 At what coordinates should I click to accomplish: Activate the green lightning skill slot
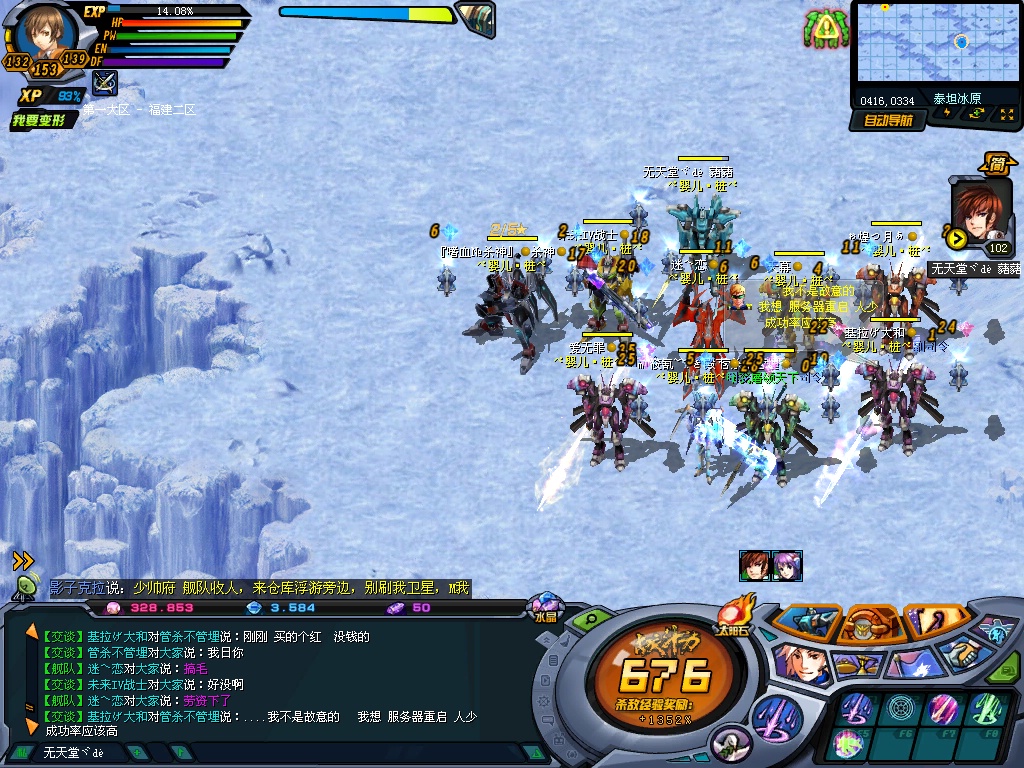[x=987, y=709]
